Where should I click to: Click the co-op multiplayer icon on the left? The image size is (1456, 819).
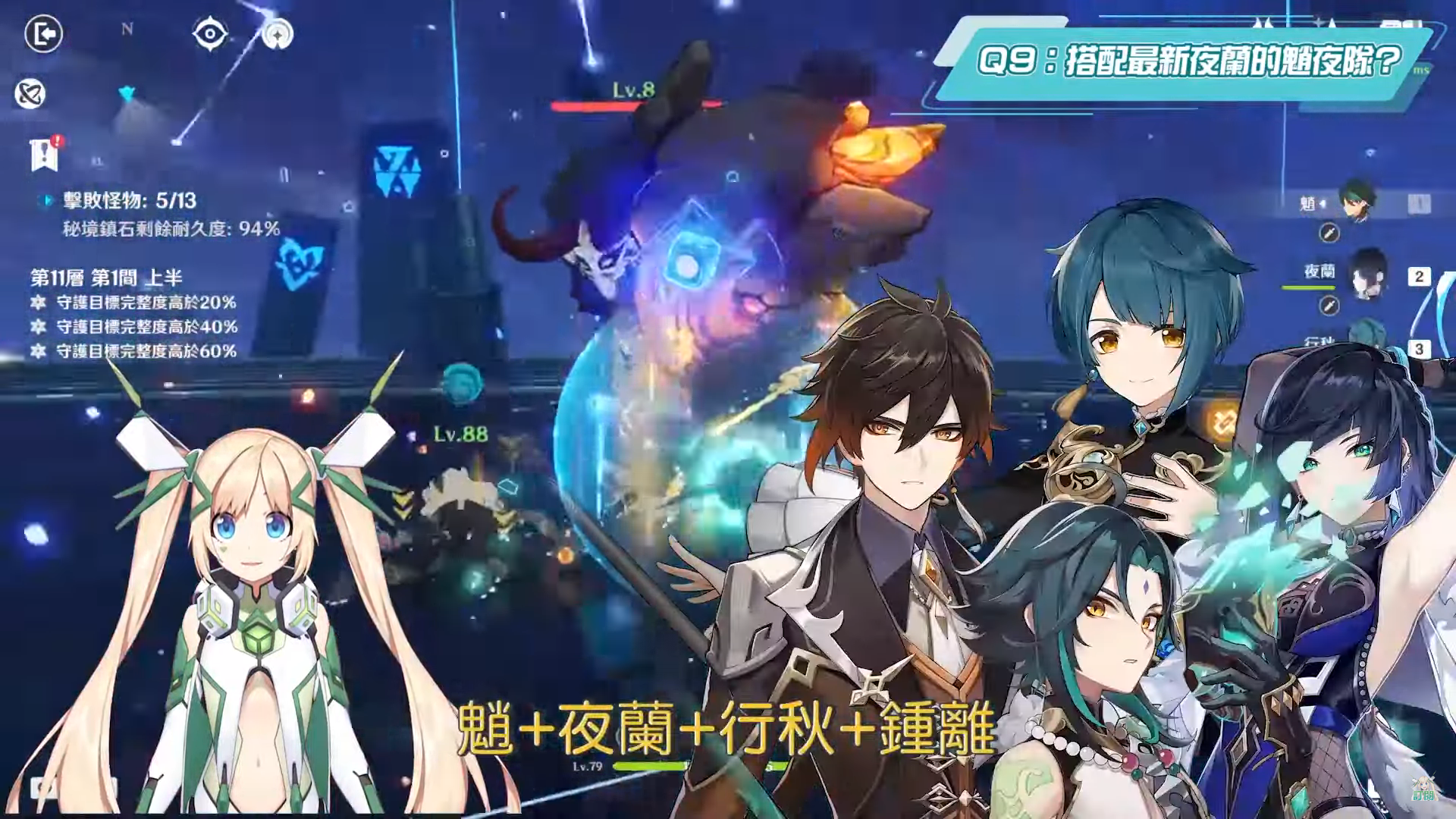[x=31, y=93]
